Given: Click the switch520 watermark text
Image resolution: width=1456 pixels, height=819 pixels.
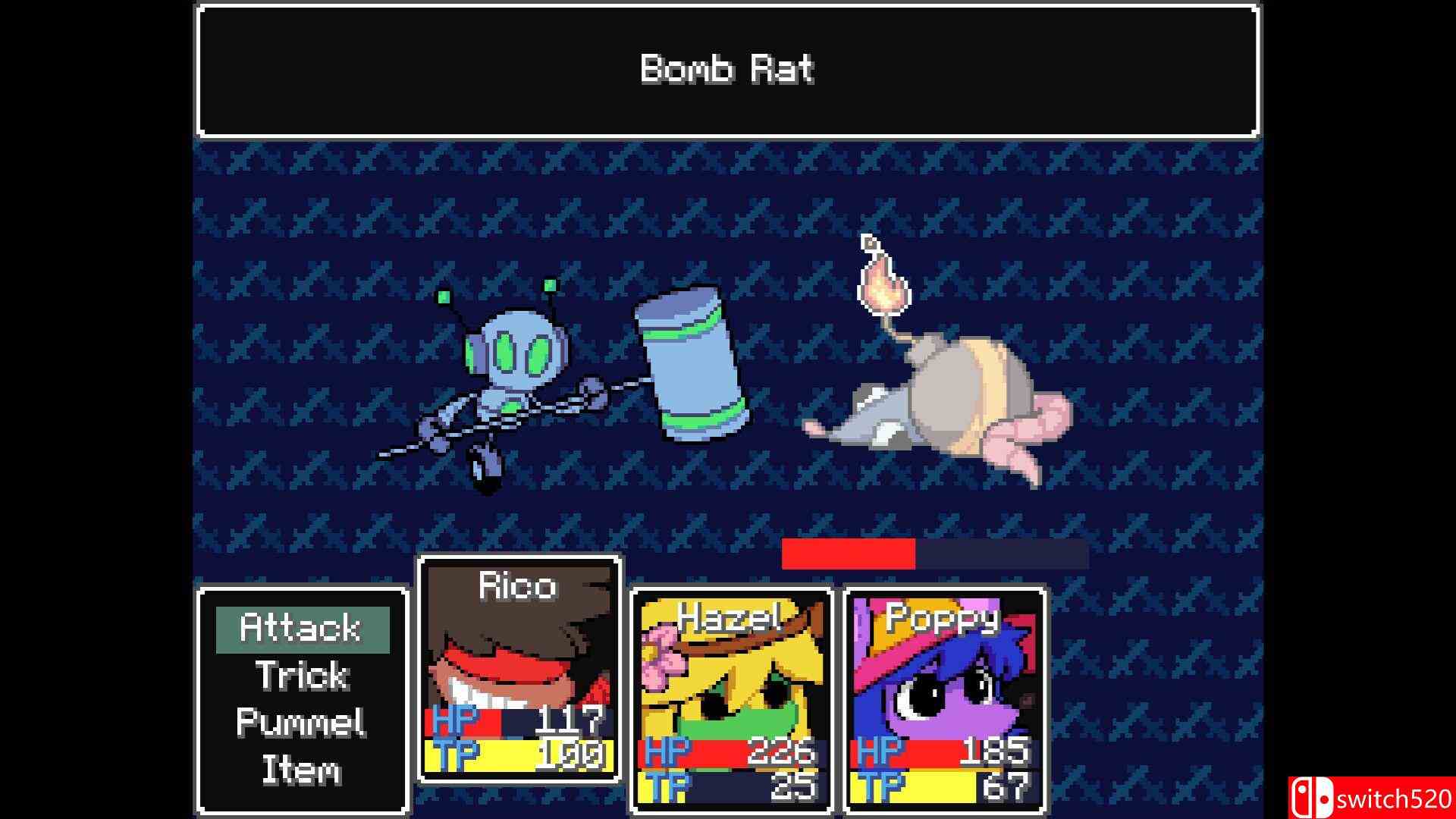Looking at the screenshot, I should [x=1395, y=798].
